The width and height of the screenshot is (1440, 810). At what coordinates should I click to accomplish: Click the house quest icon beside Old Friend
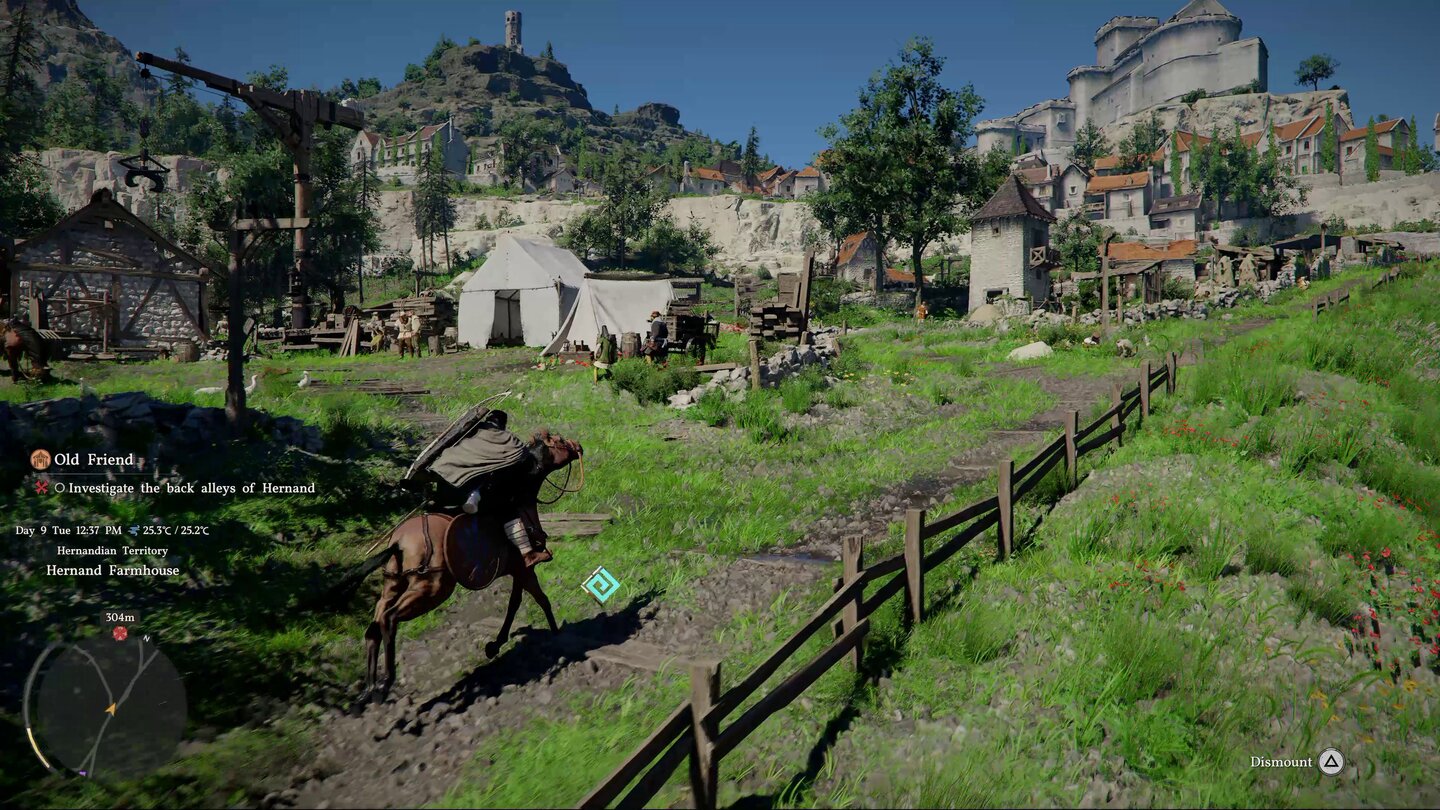(x=40, y=460)
